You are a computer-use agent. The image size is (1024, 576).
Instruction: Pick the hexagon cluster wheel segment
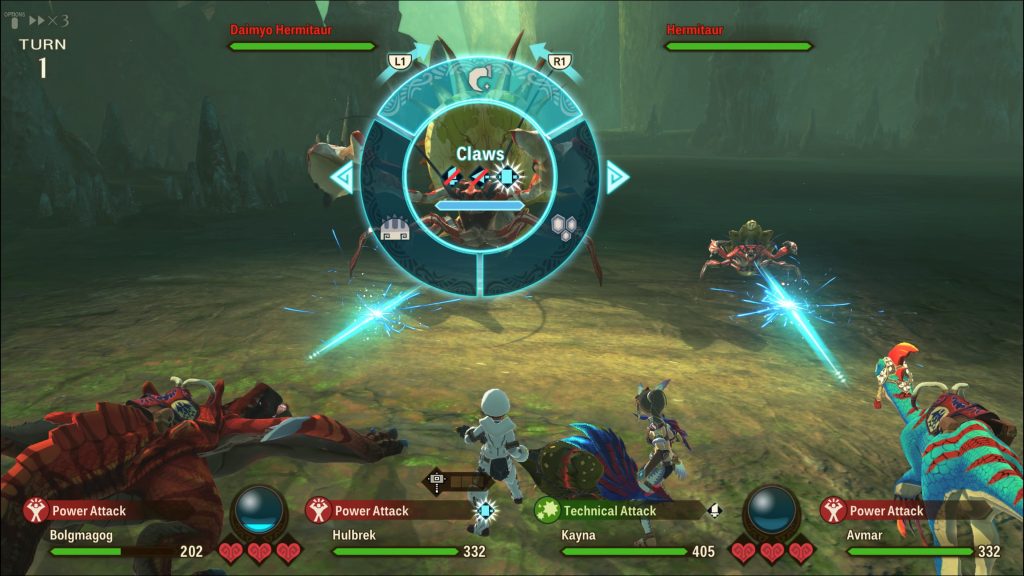pyautogui.click(x=566, y=228)
